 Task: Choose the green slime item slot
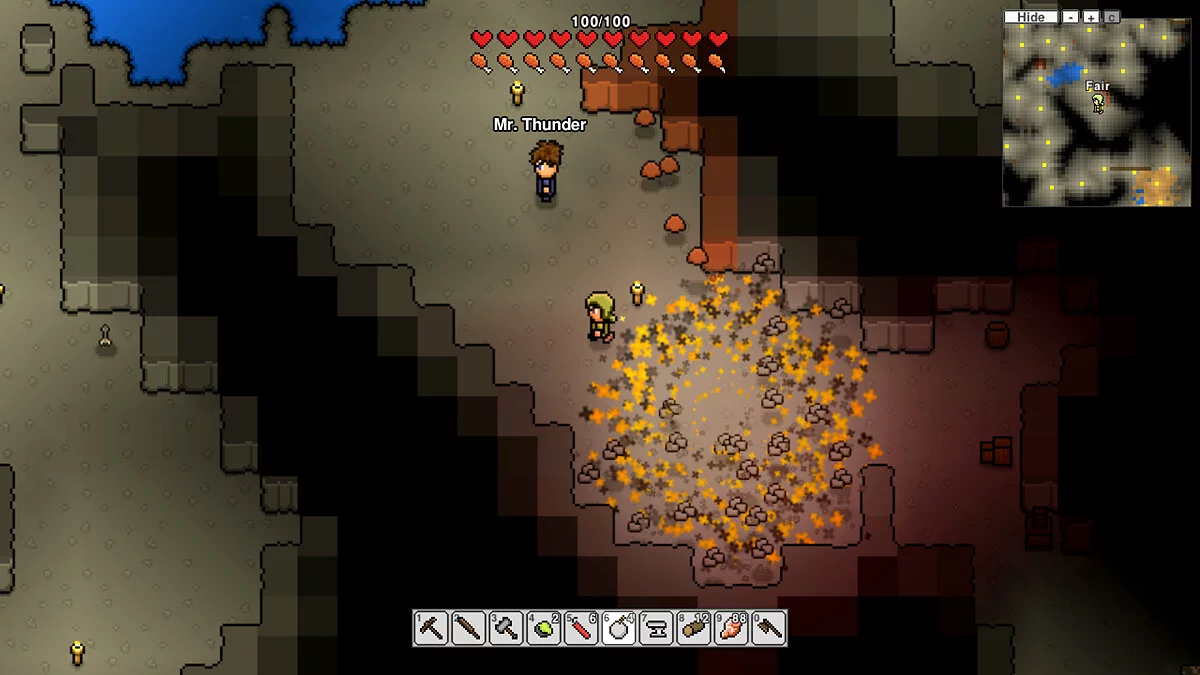(x=544, y=628)
